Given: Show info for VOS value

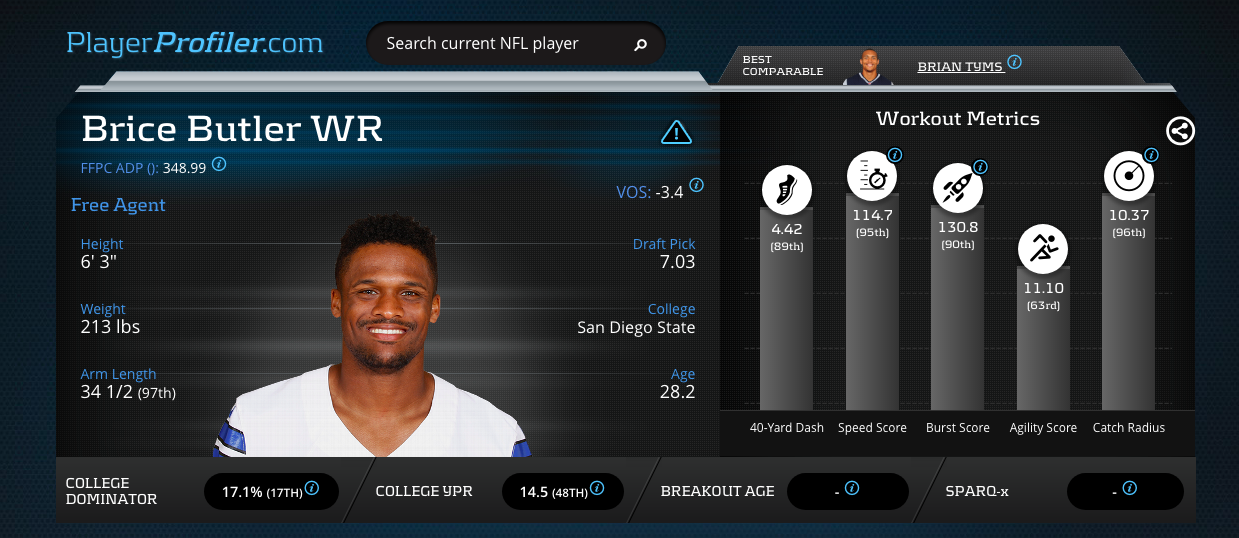Looking at the screenshot, I should pos(697,185).
